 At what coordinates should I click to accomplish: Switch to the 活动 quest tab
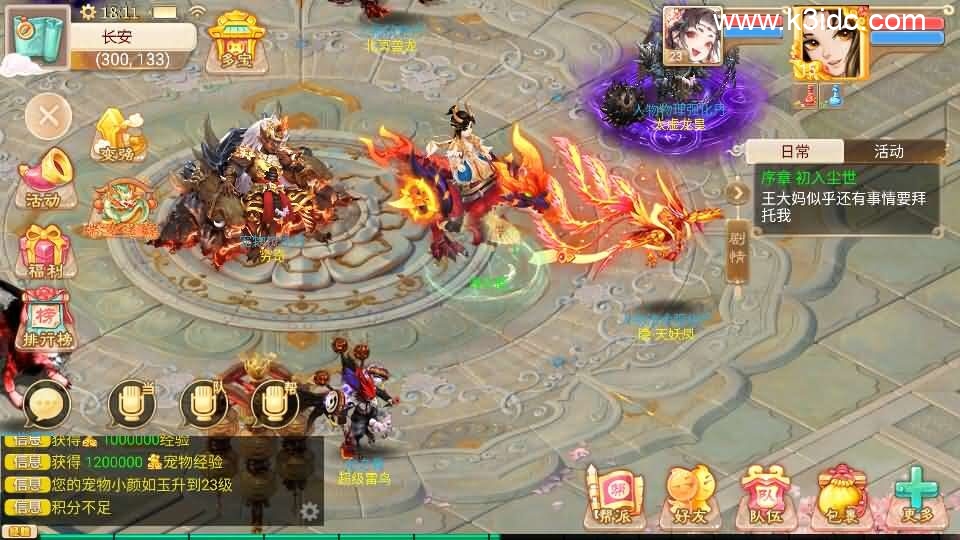click(x=888, y=152)
